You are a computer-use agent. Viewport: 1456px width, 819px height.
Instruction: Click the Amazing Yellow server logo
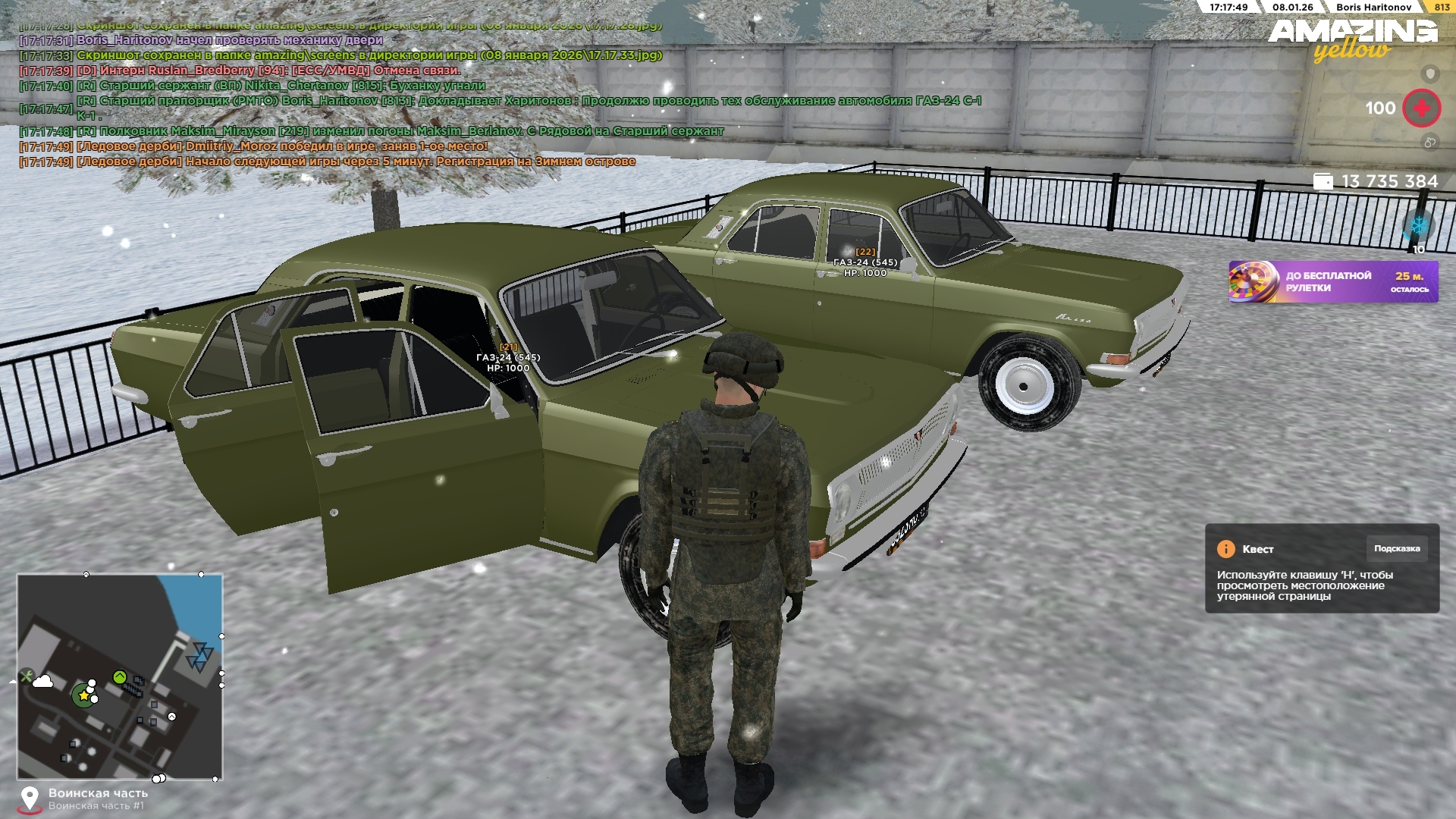click(1352, 39)
